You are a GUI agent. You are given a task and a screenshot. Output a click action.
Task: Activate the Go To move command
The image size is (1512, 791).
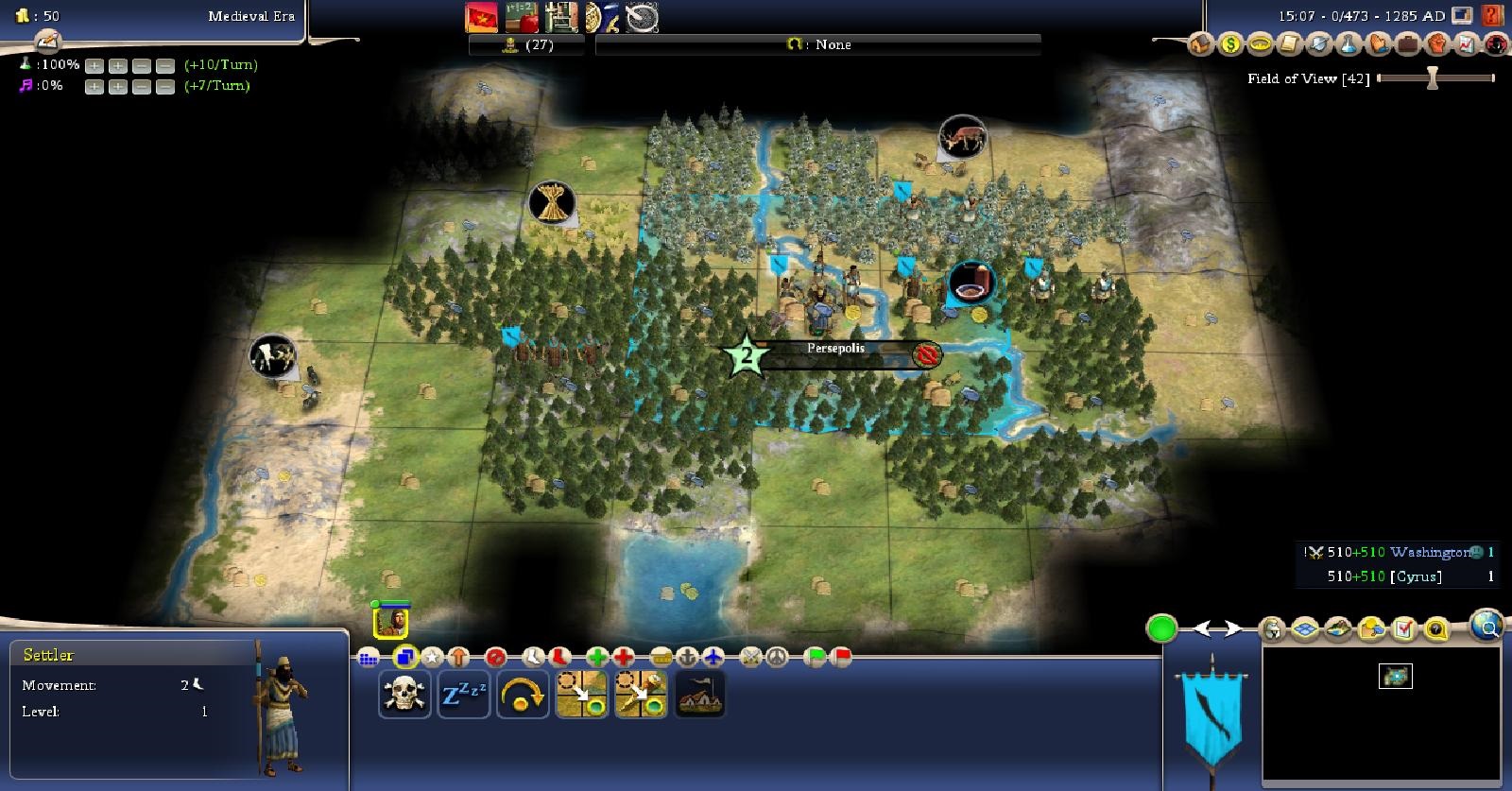coord(581,696)
